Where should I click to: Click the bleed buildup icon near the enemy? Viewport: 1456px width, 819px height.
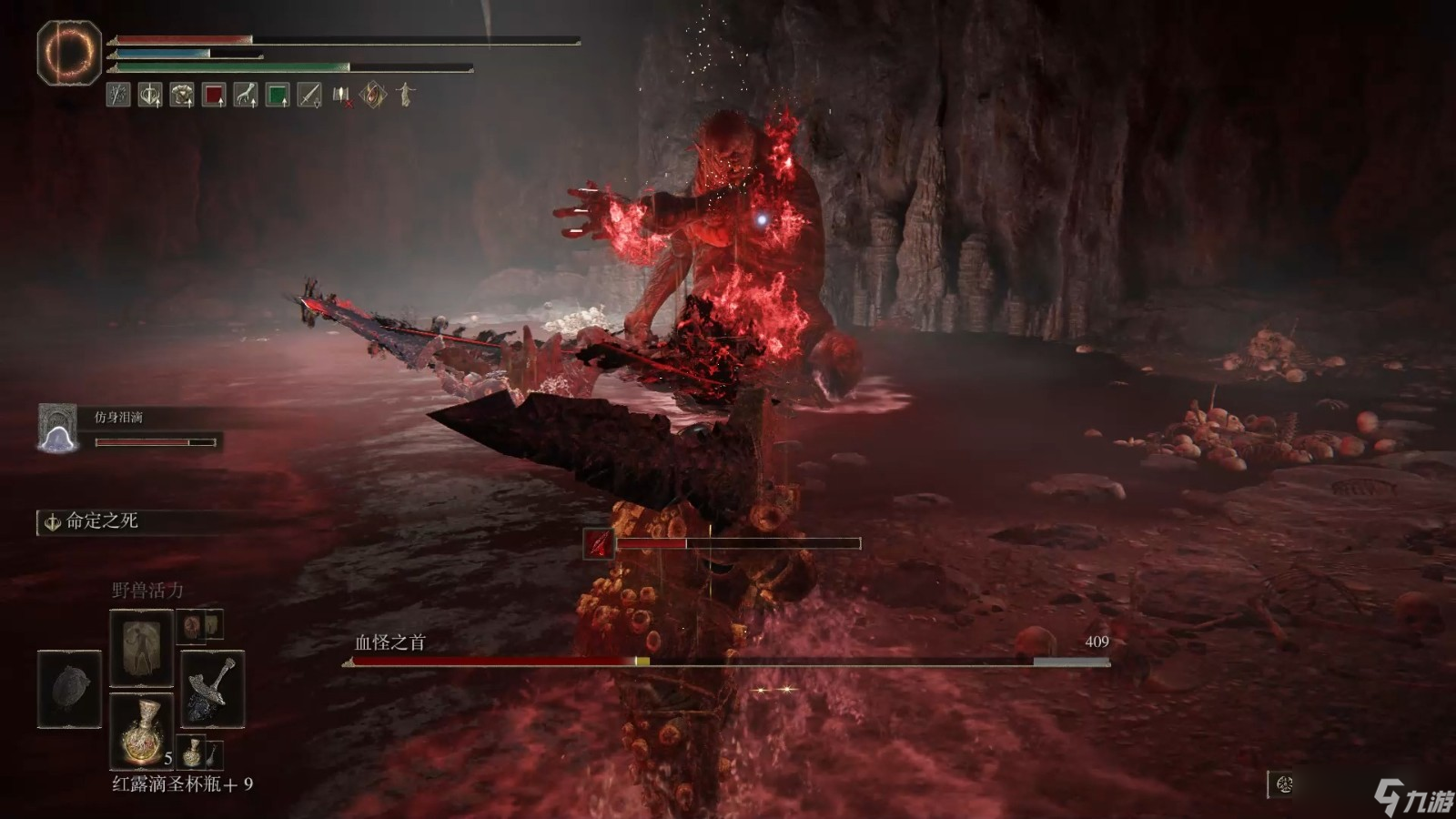[x=598, y=544]
